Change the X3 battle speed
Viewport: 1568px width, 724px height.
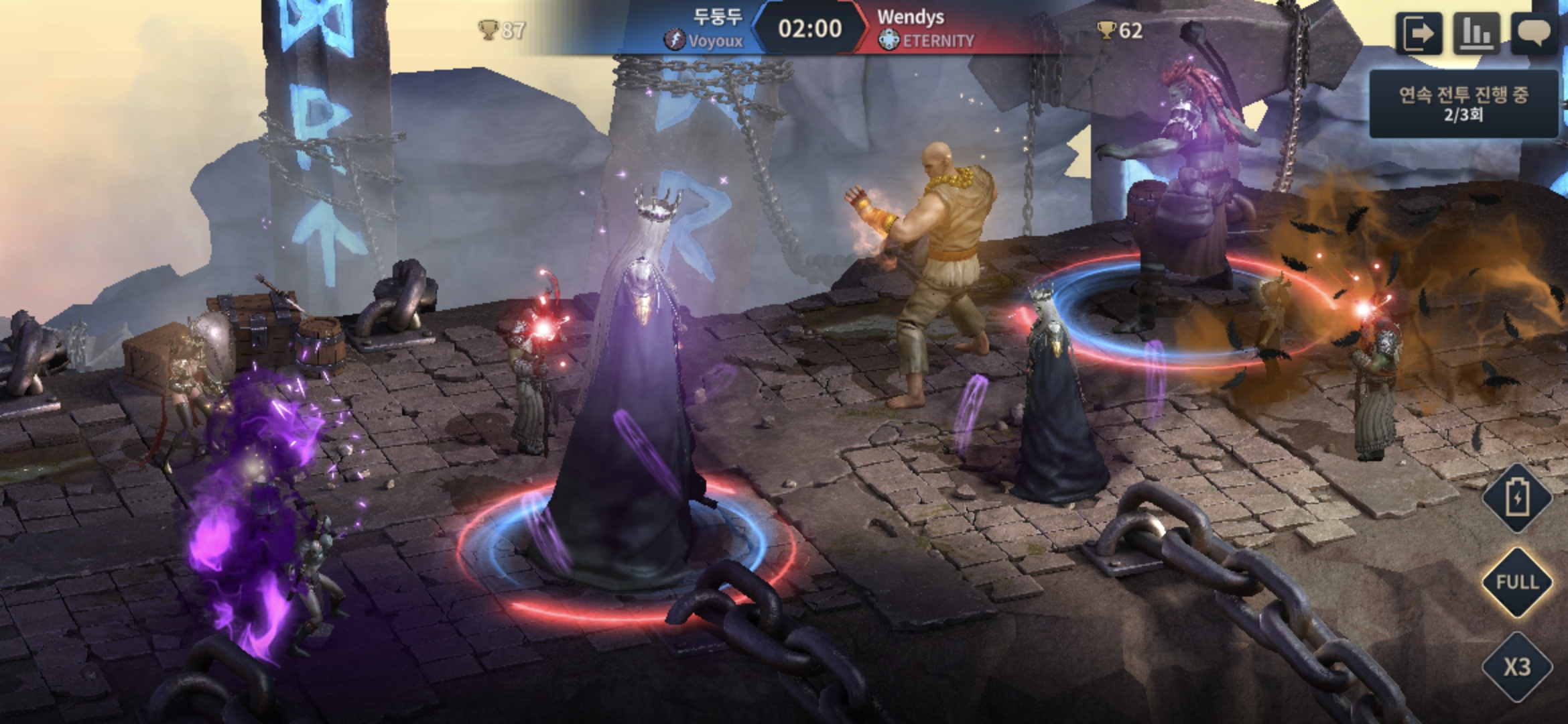click(x=1517, y=667)
